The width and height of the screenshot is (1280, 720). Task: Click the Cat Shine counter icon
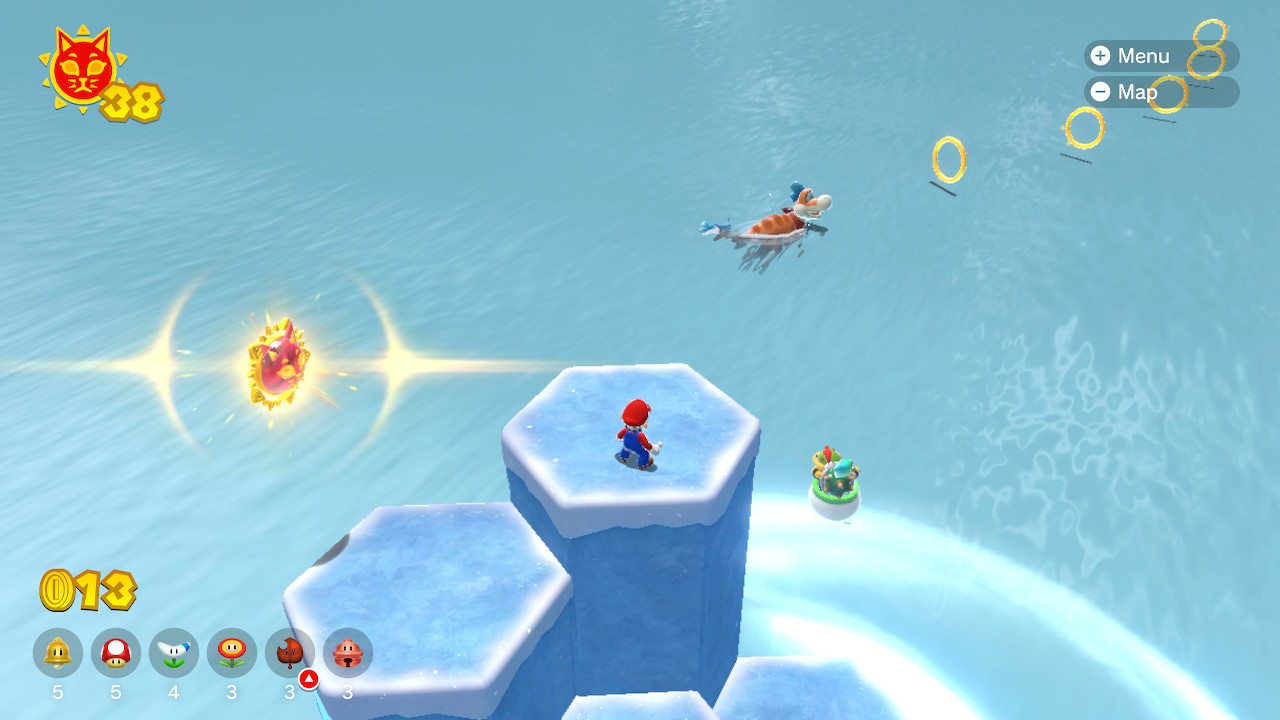(82, 68)
